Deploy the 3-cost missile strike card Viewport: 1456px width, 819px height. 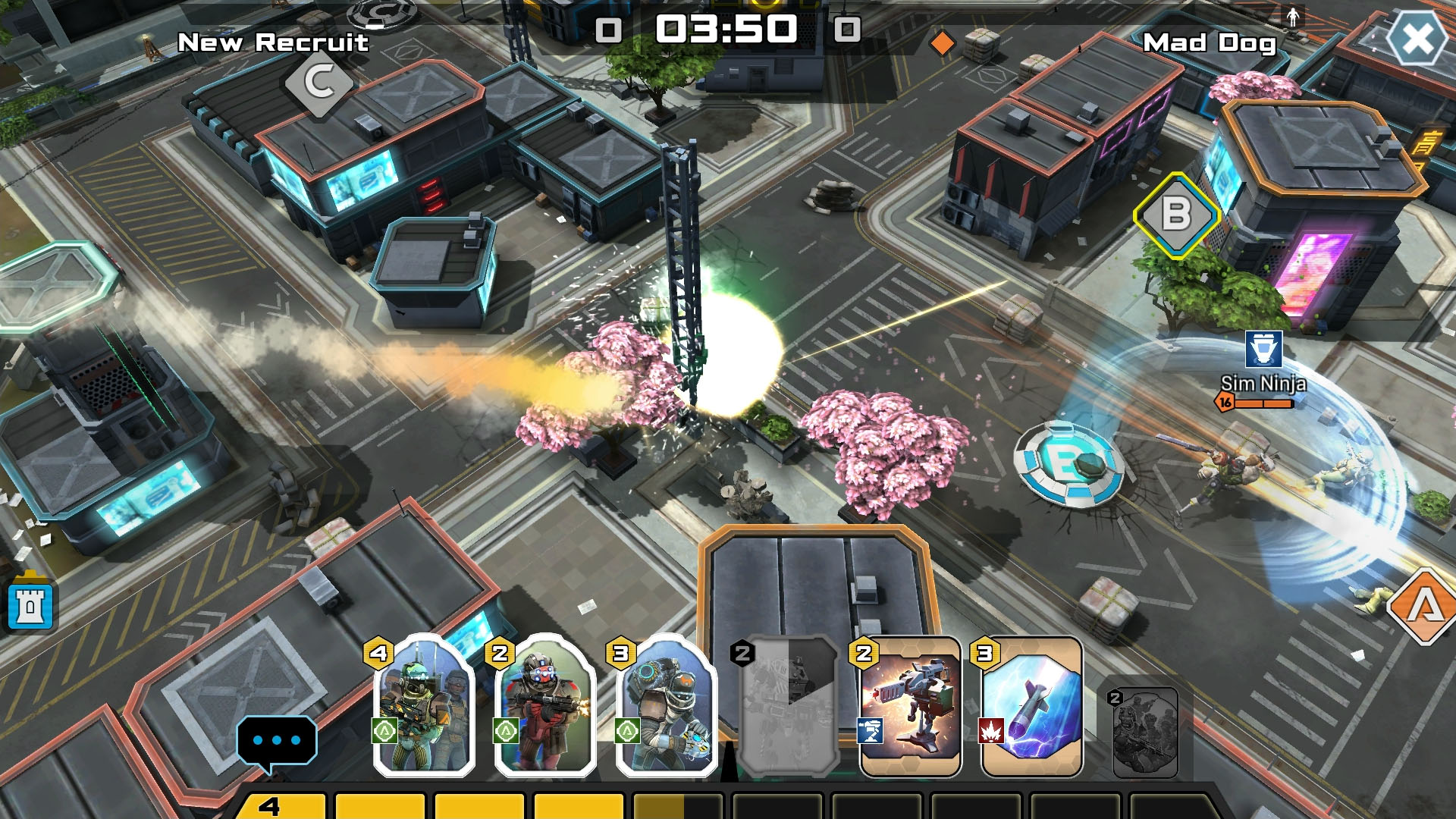(x=1031, y=707)
